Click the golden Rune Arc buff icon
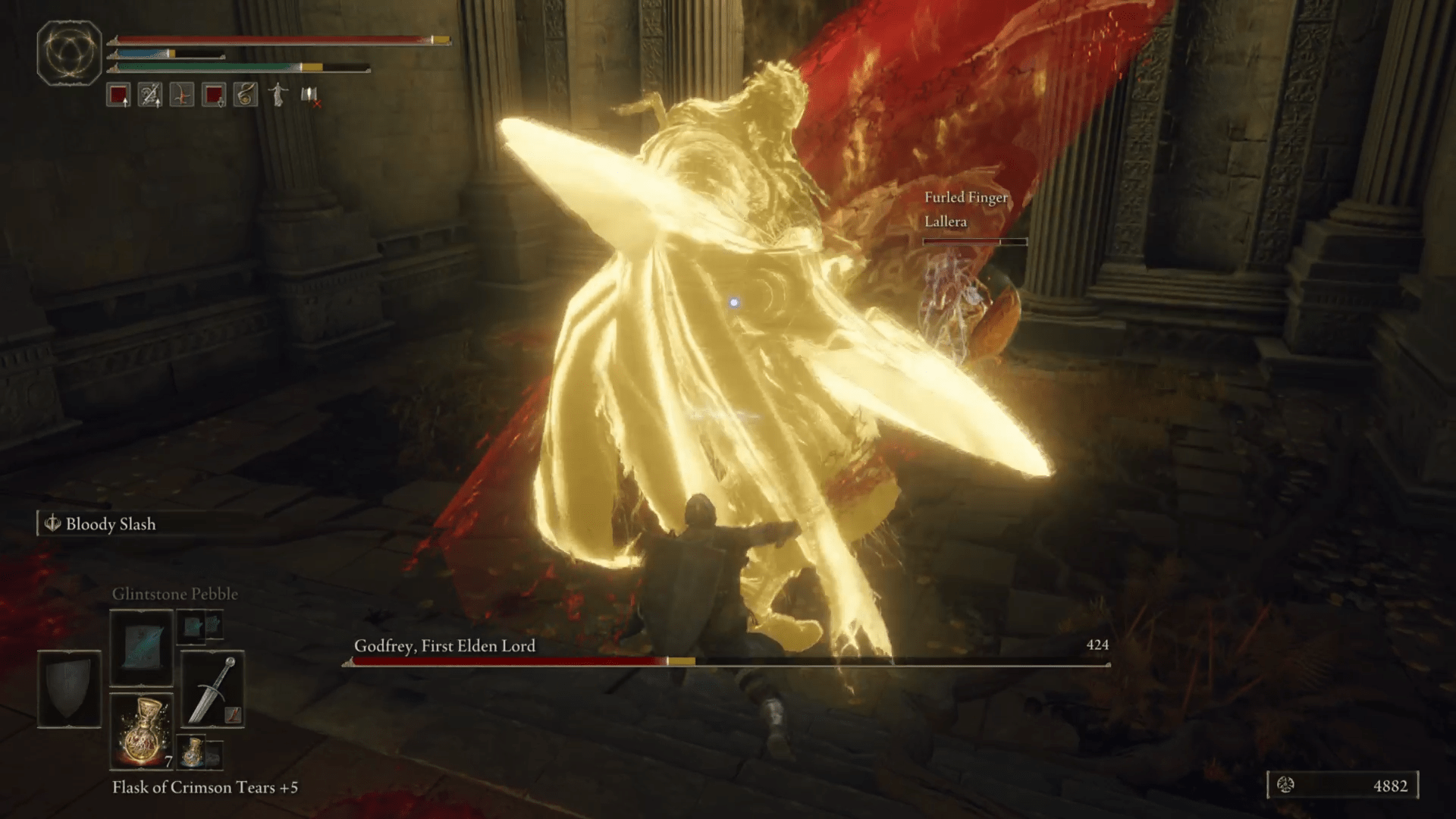Image resolution: width=1456 pixels, height=819 pixels. click(x=245, y=95)
